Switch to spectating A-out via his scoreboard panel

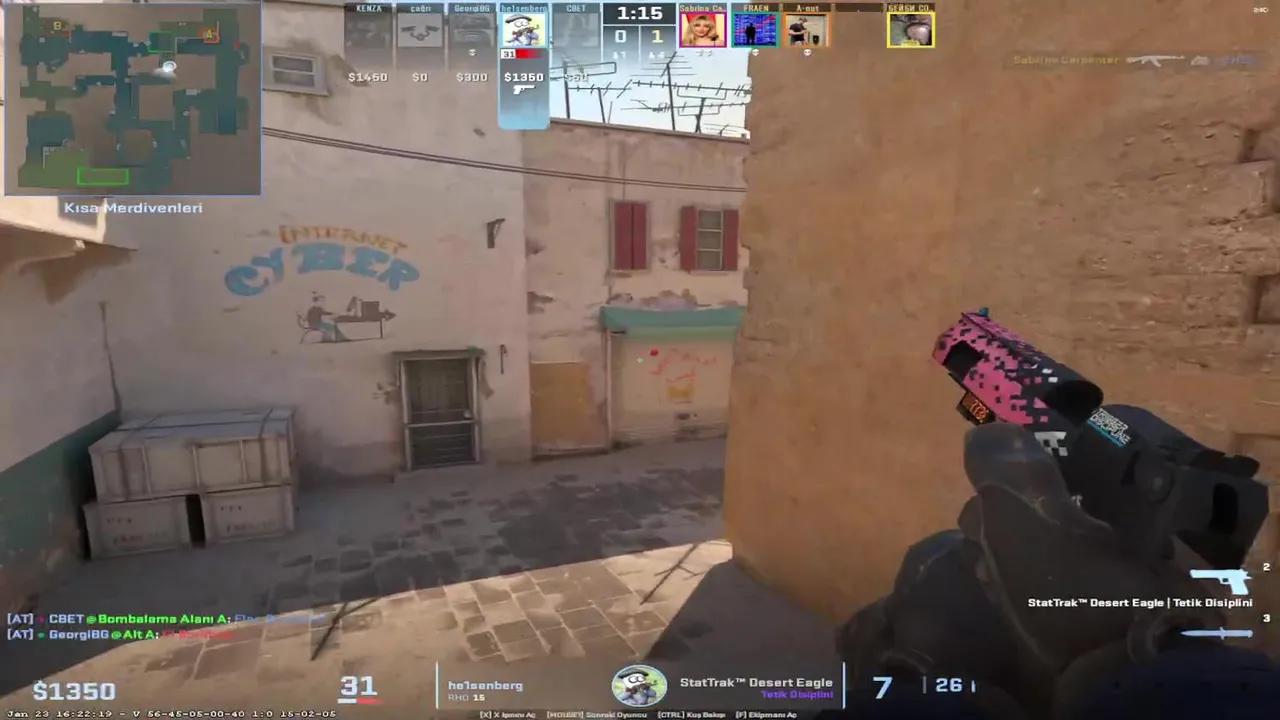pyautogui.click(x=806, y=28)
